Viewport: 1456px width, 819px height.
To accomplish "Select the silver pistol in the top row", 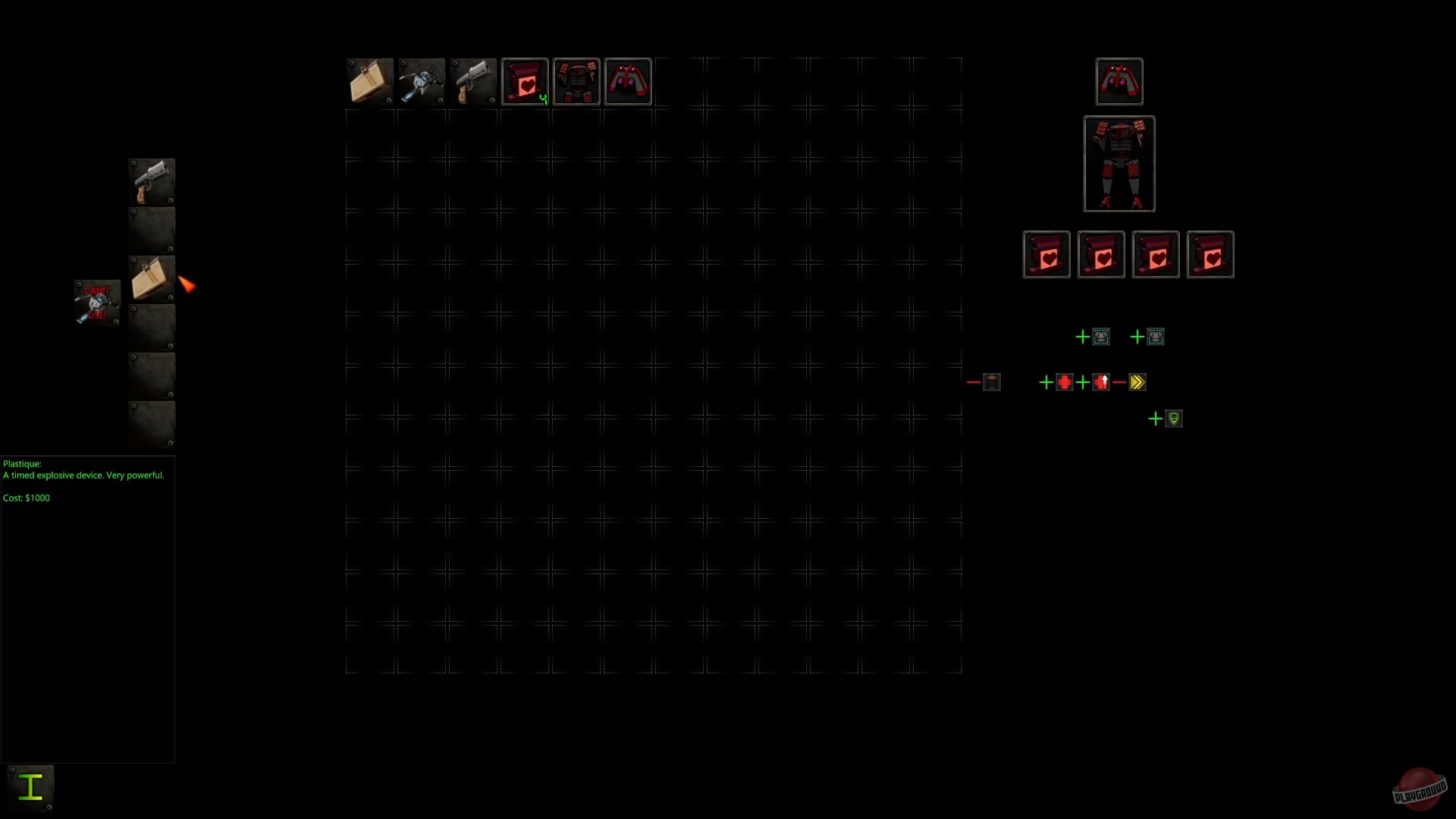I will (472, 81).
